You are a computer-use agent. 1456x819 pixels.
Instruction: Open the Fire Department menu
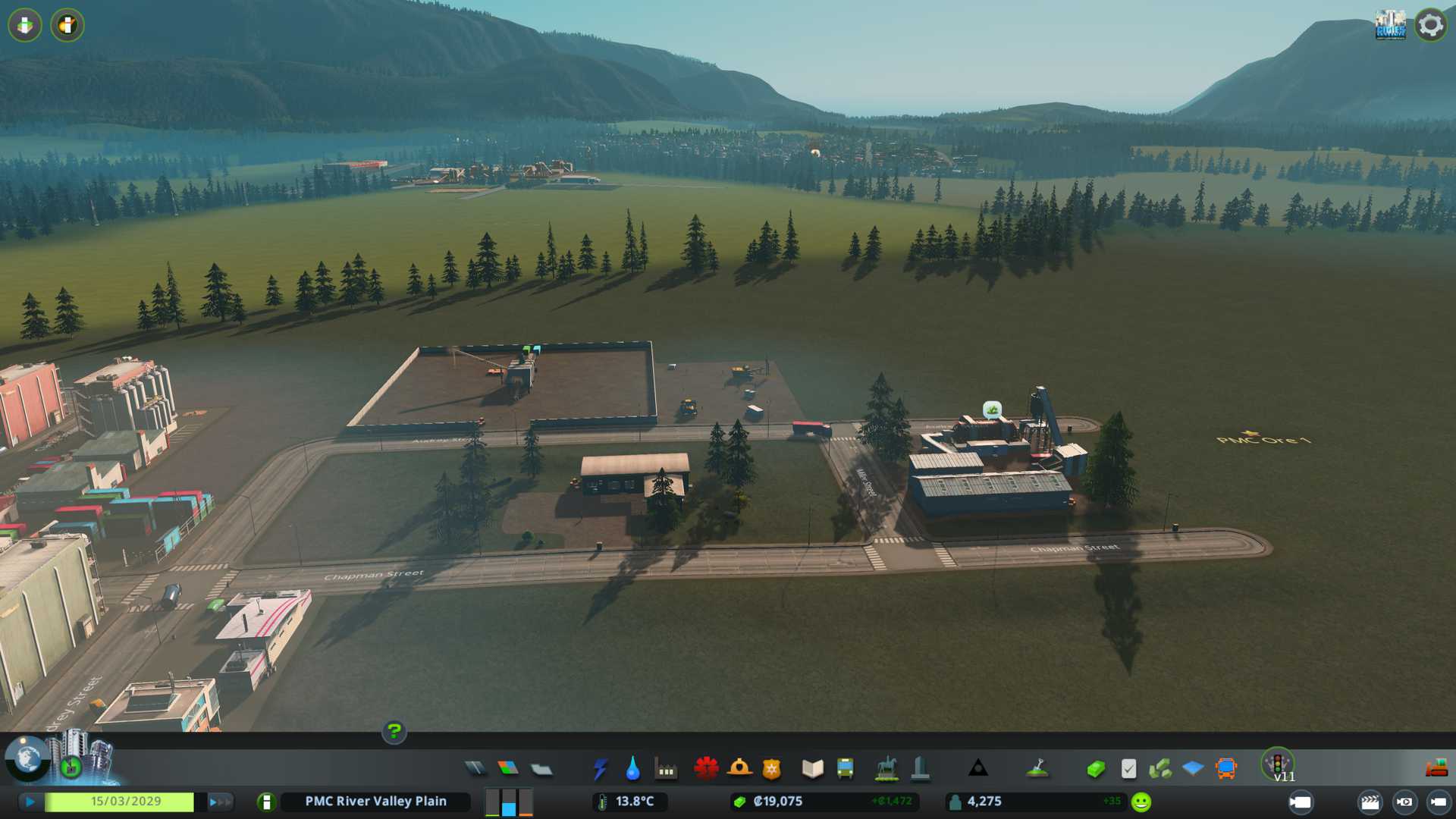coord(739,769)
